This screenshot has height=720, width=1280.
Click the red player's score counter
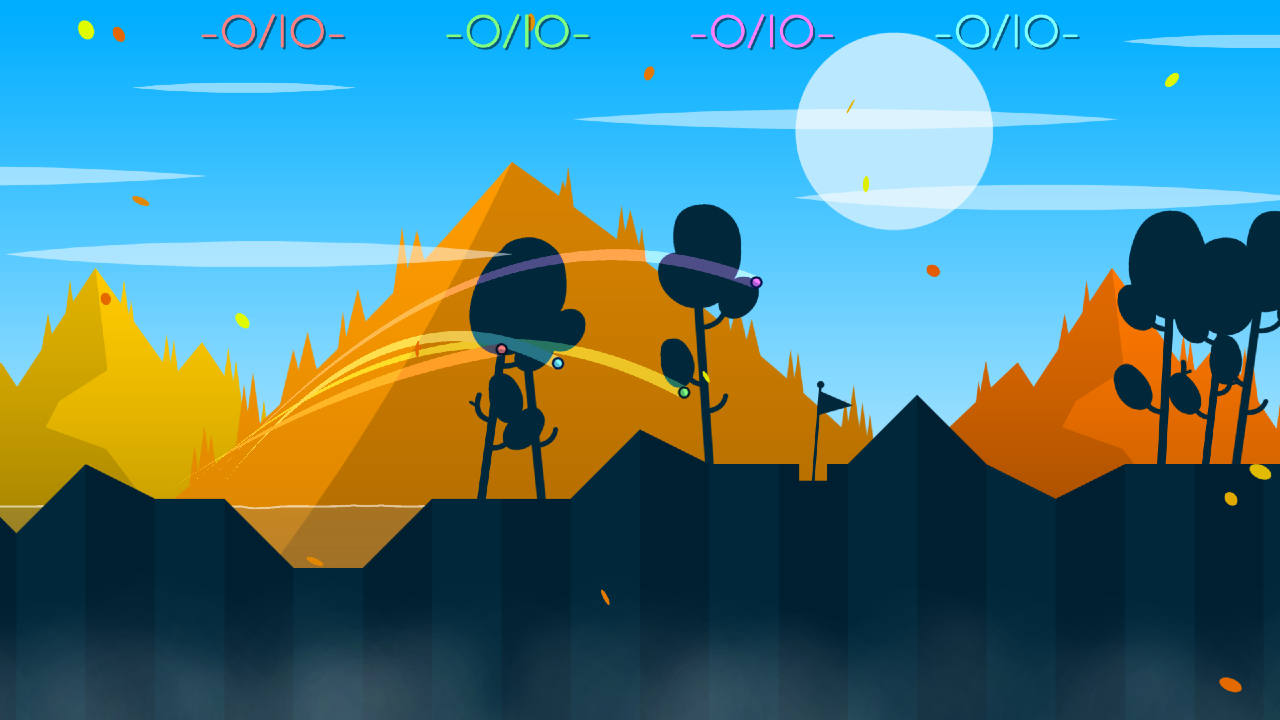point(277,32)
